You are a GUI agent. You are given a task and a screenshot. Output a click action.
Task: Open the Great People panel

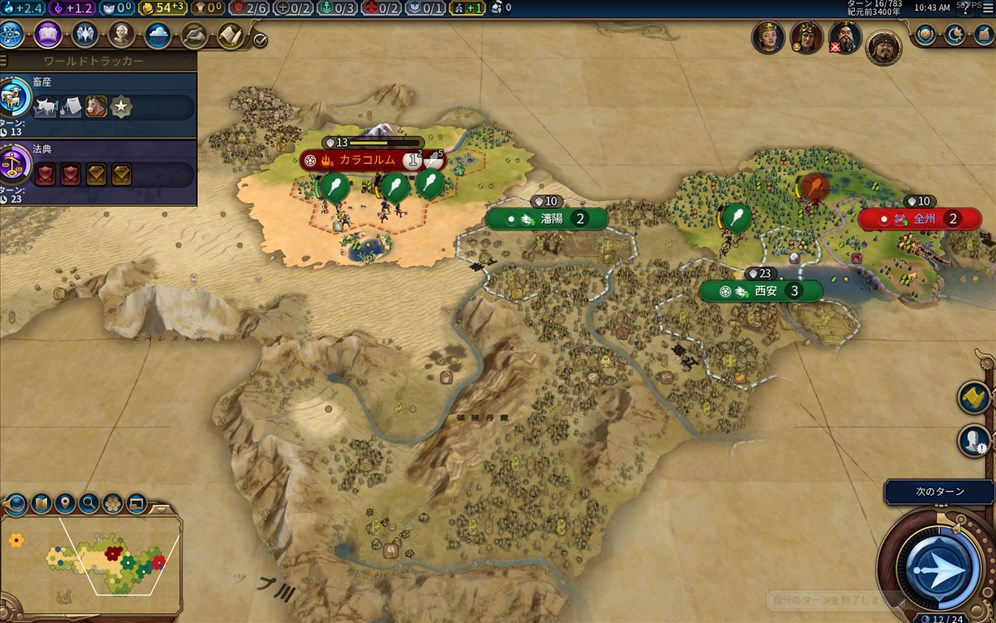point(122,35)
